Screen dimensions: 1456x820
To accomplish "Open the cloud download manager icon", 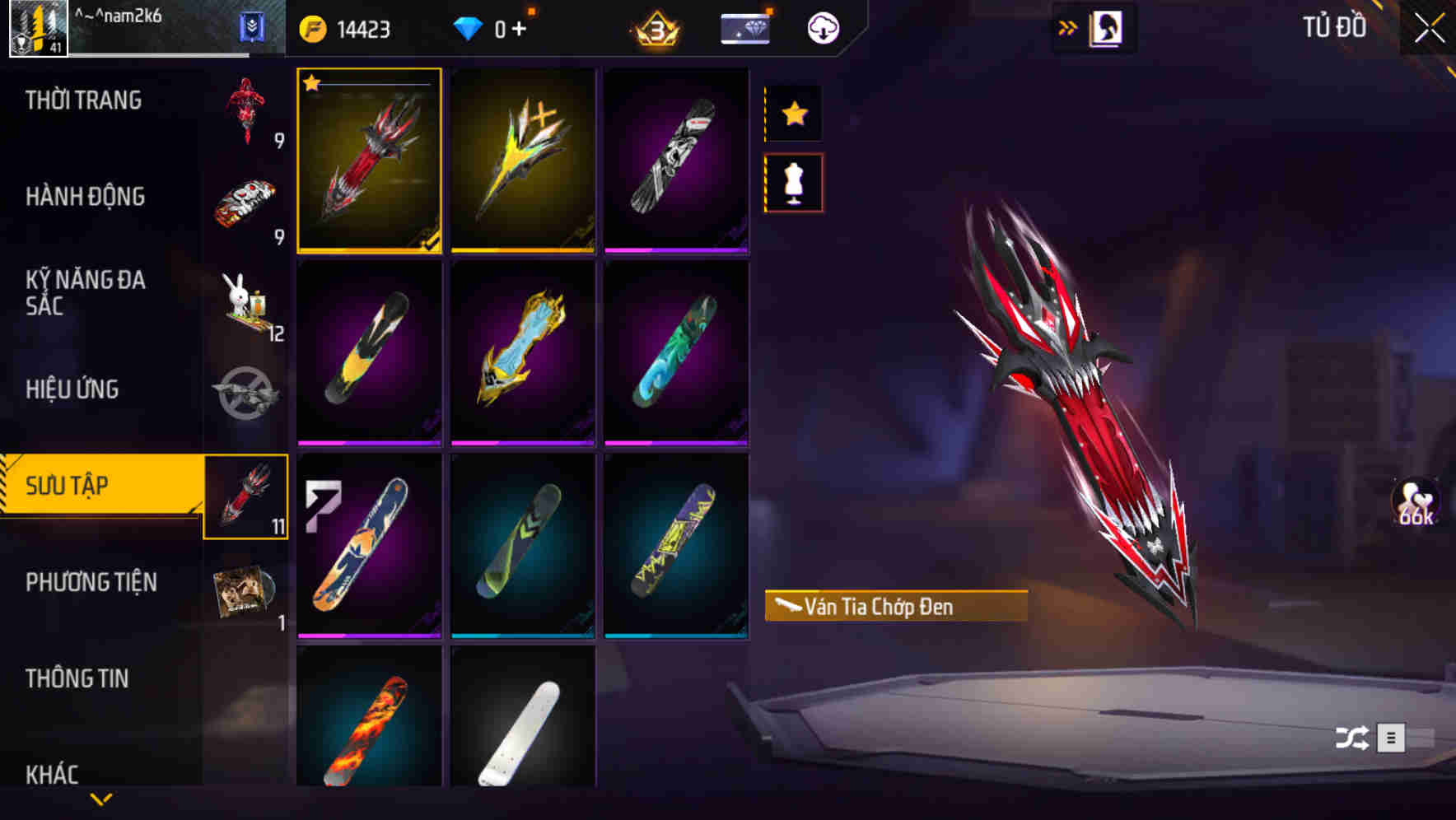I will (821, 27).
